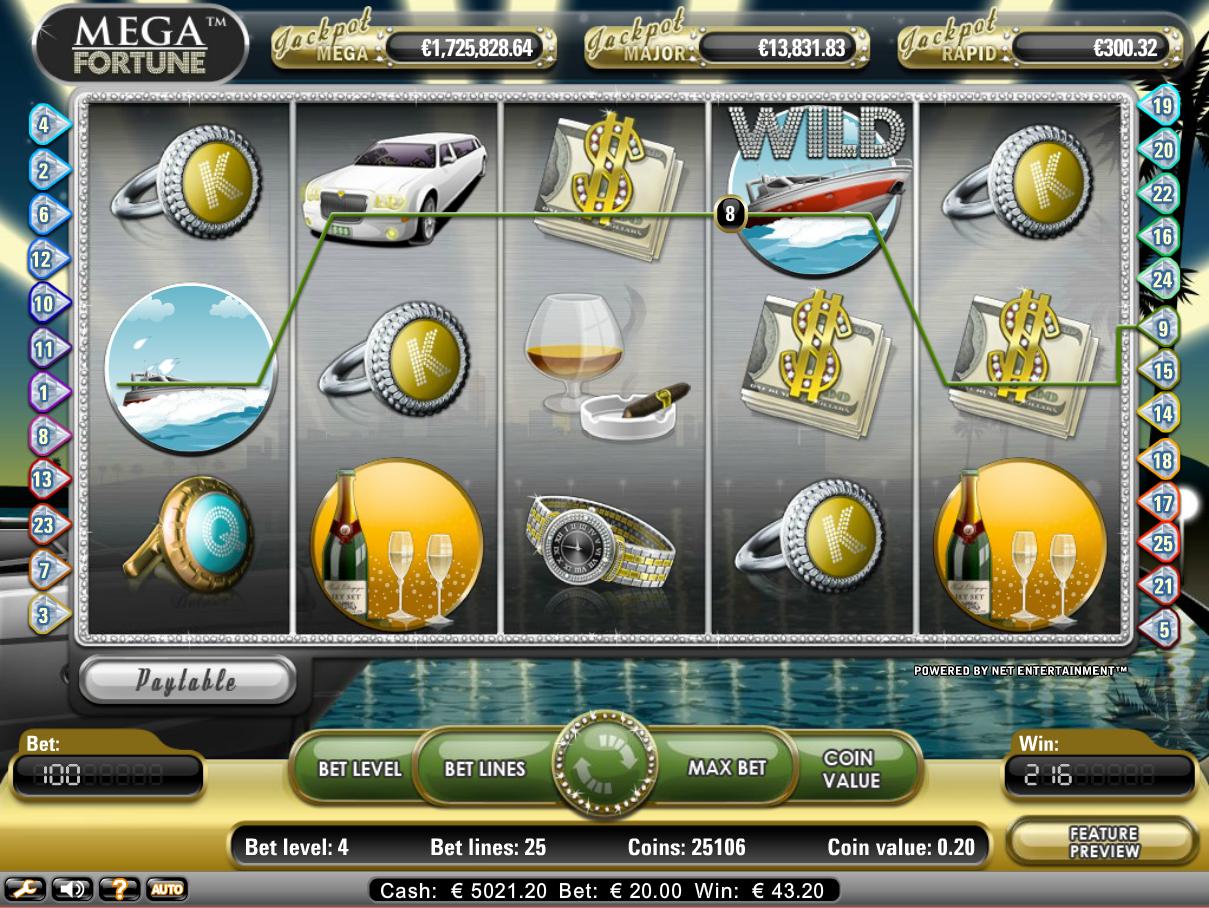Screen dimensions: 1209x908
Task: Select bet line 3 marker
Action: (45, 614)
